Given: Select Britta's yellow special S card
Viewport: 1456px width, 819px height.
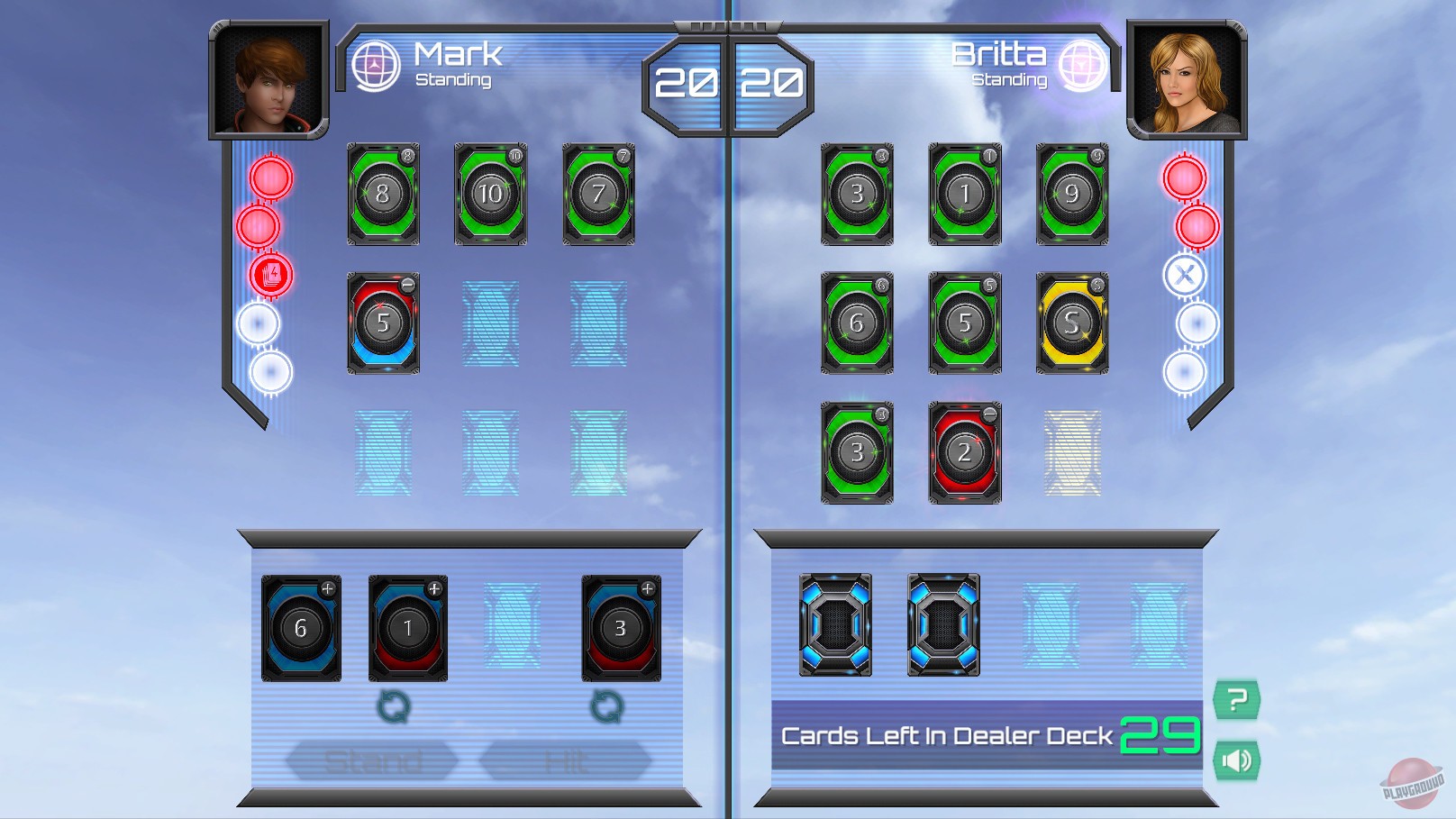Looking at the screenshot, I should click(x=1073, y=324).
